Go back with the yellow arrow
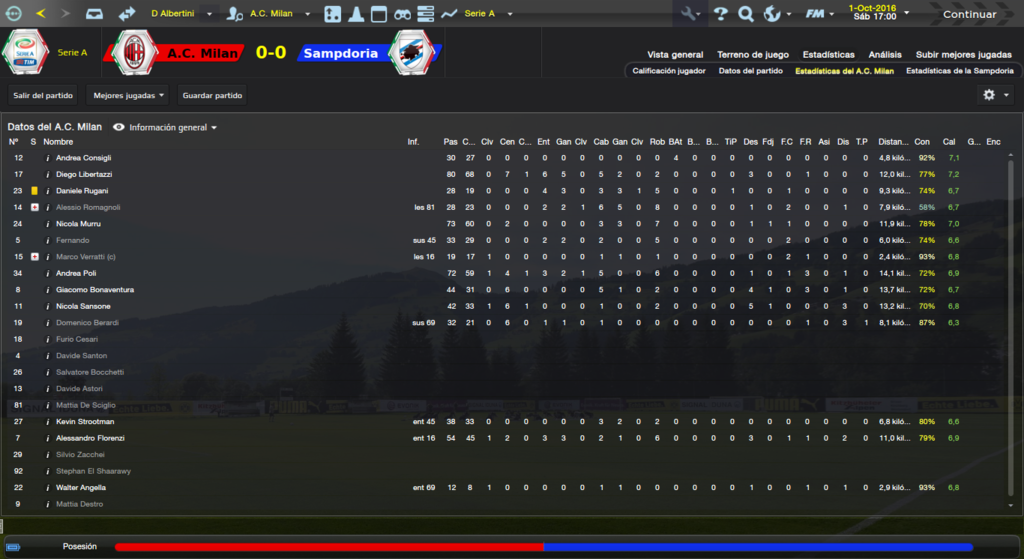The height and width of the screenshot is (559, 1024). coord(41,14)
